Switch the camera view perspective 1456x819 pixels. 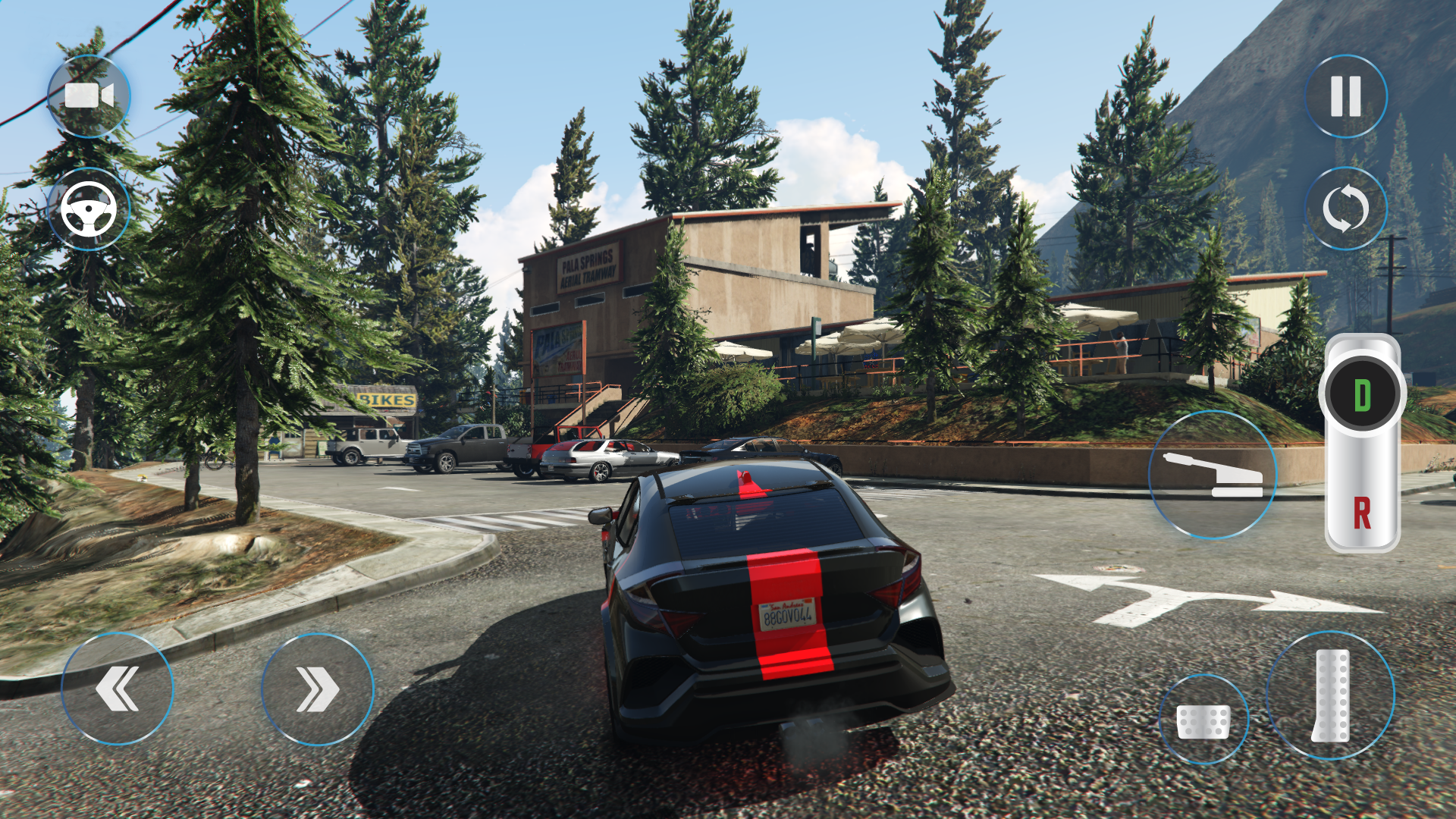pos(89,96)
